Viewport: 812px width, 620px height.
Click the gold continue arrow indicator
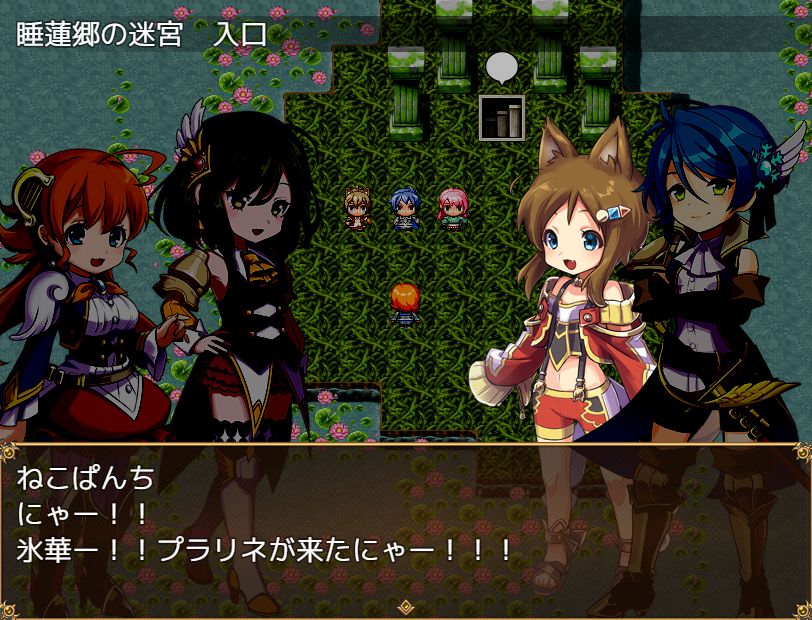tap(406, 606)
